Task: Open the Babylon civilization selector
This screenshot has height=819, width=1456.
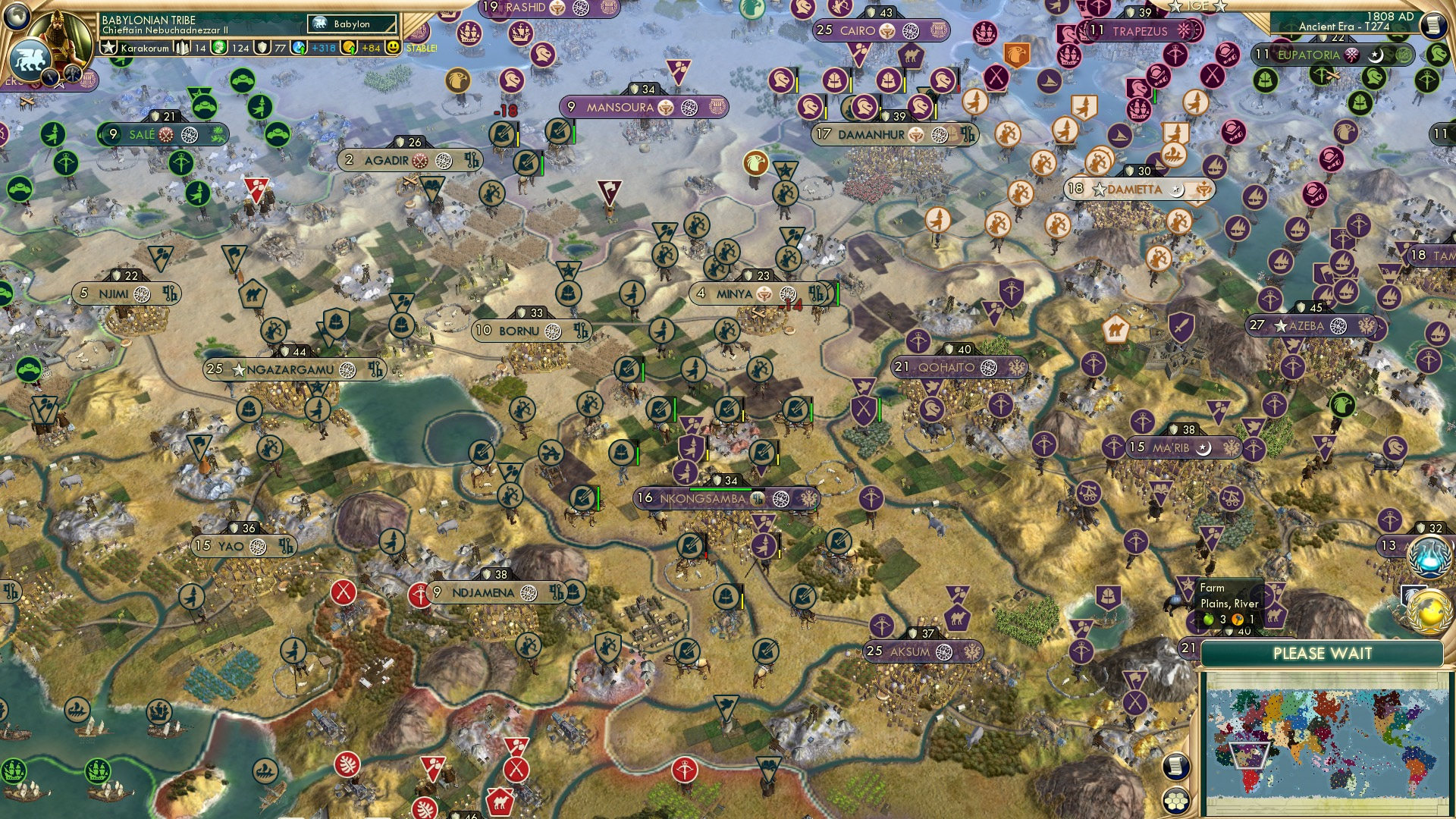Action: 352,24
